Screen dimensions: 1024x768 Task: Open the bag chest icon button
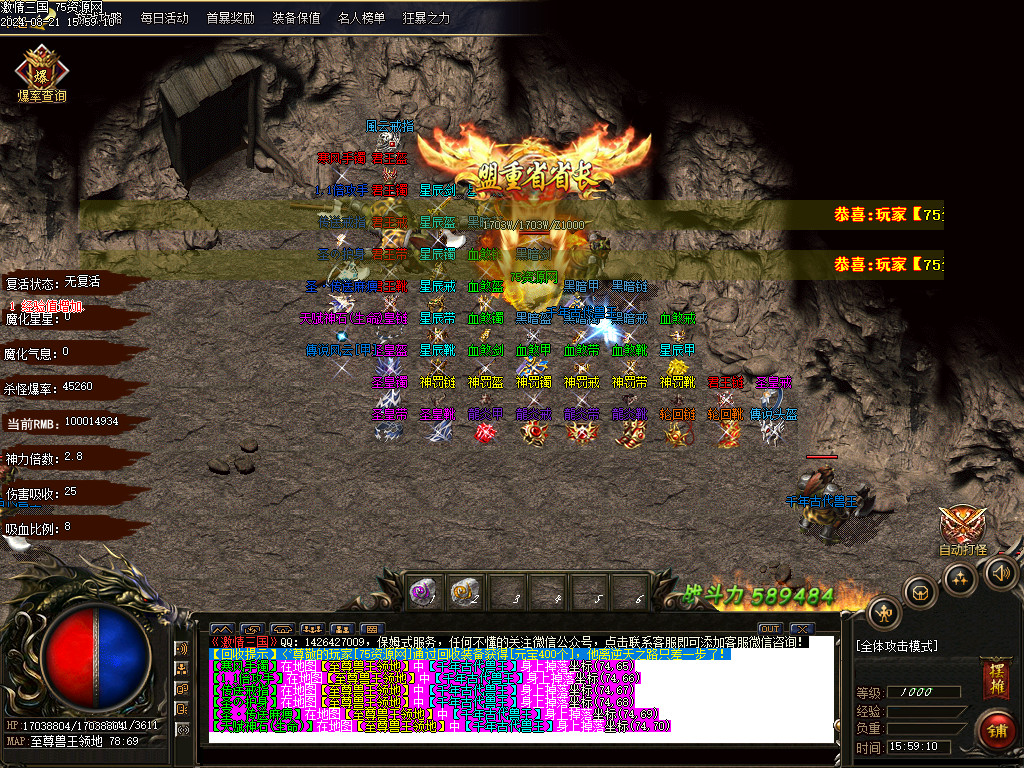tap(919, 592)
